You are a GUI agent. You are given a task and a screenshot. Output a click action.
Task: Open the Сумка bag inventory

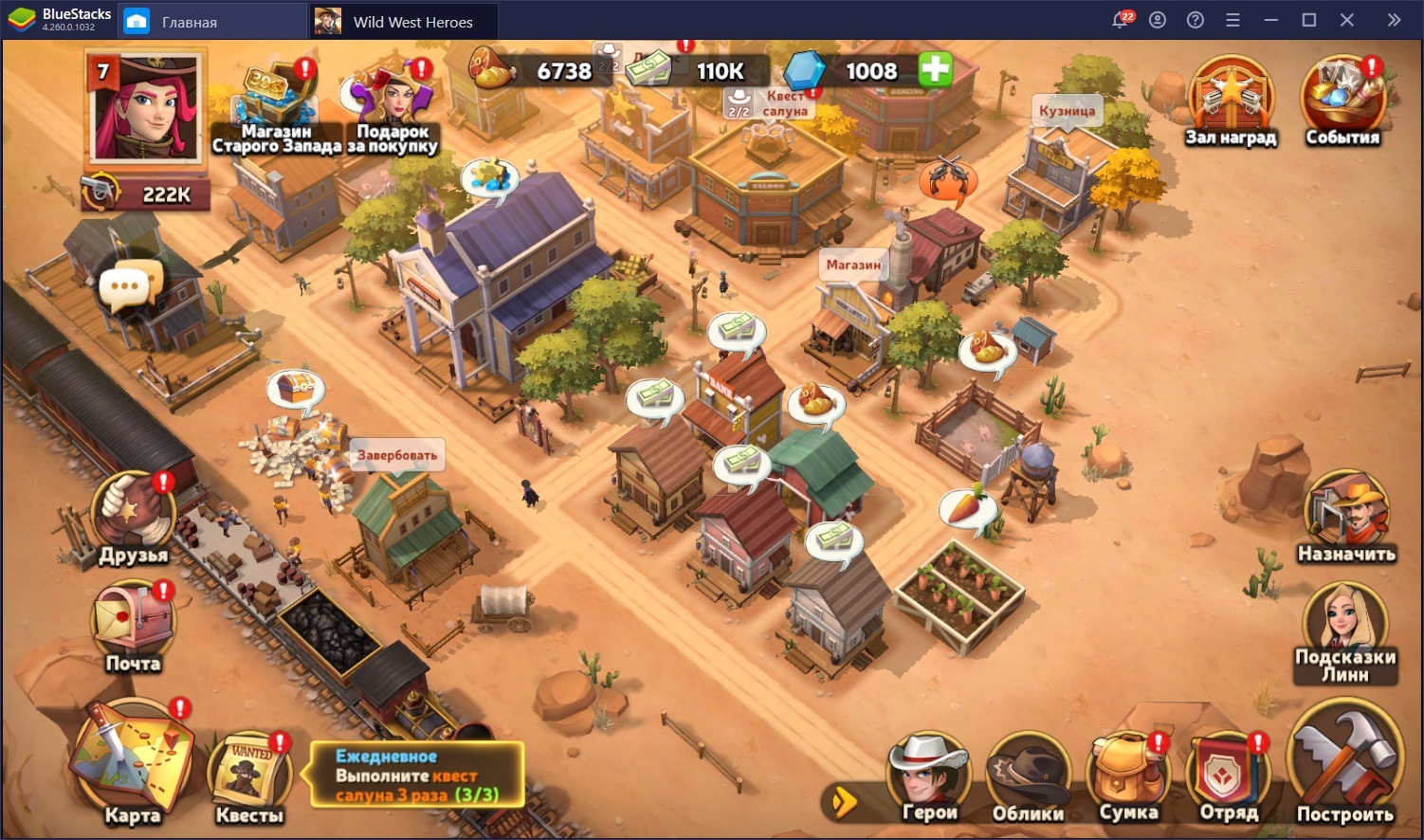1128,777
